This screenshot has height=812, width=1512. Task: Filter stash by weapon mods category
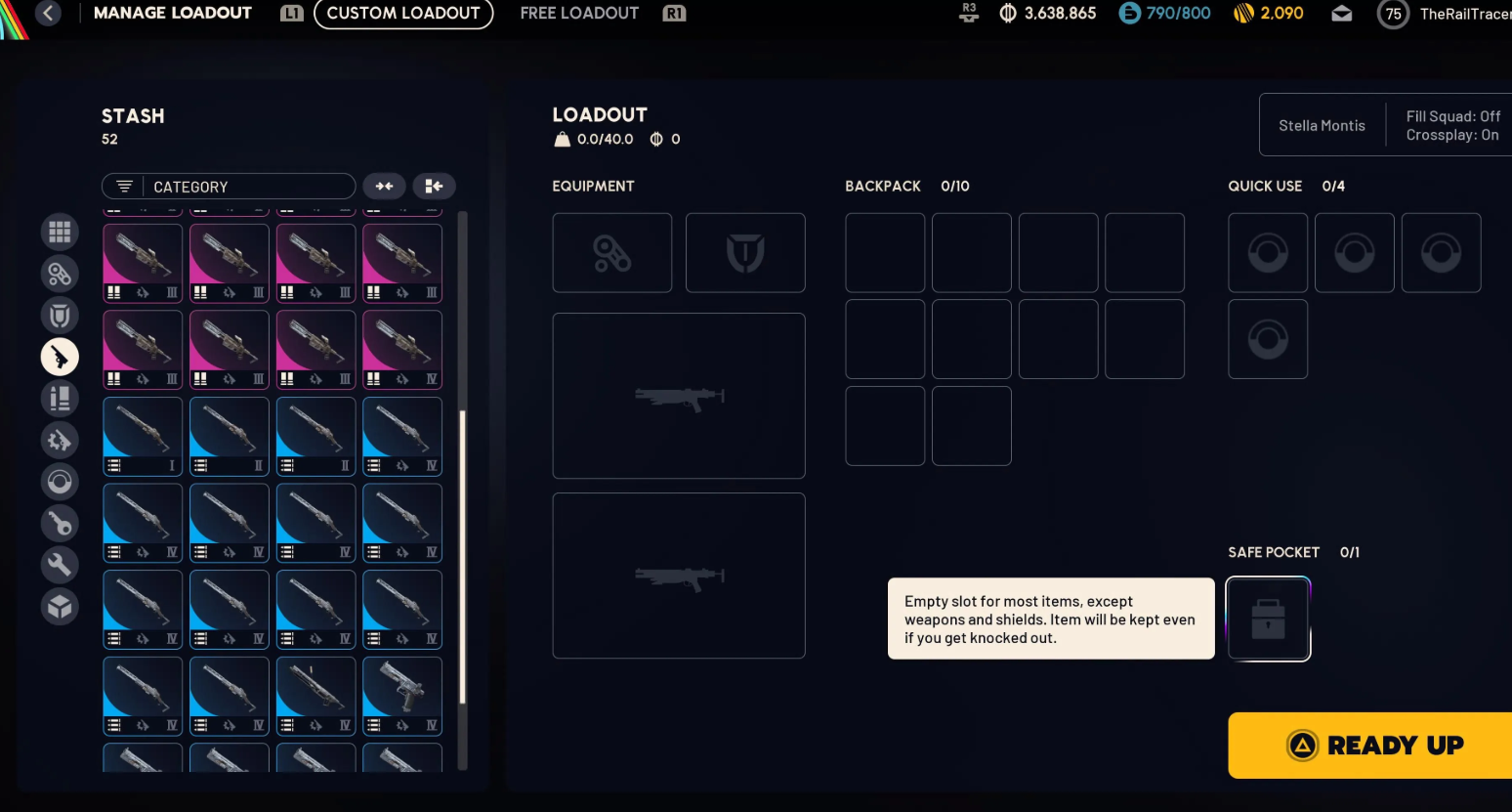coord(60,441)
